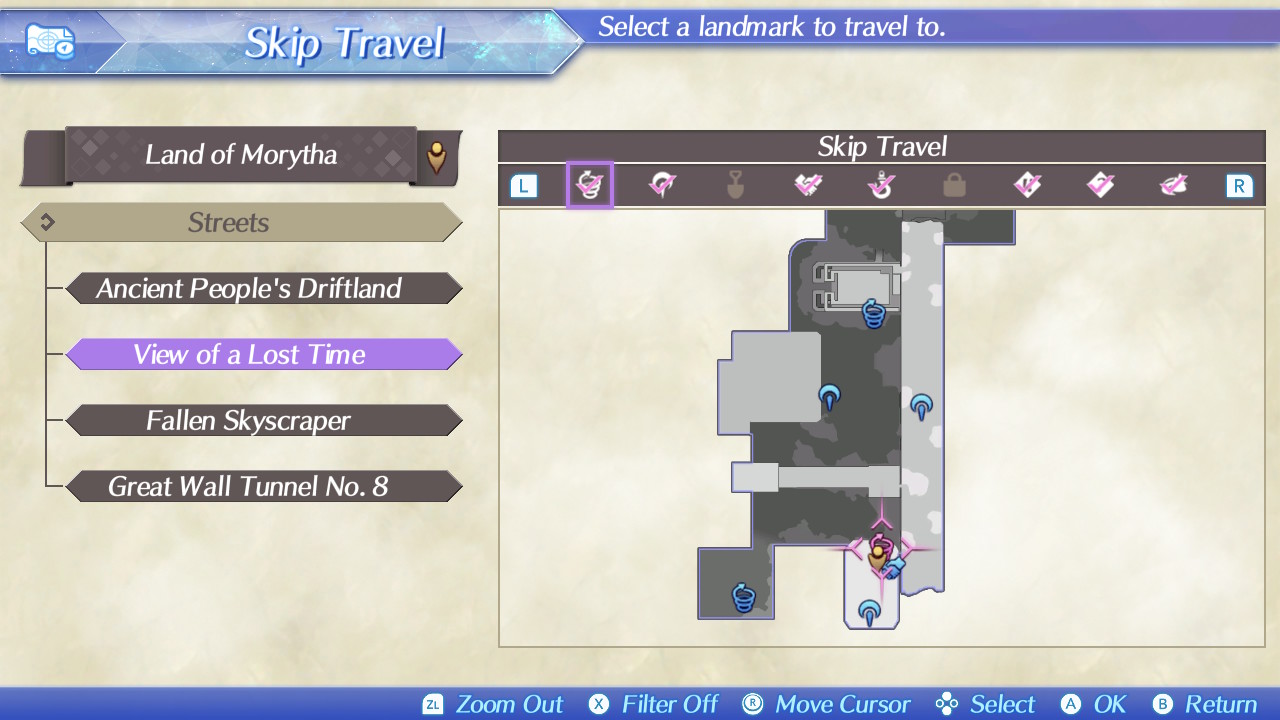Viewport: 1280px width, 720px height.
Task: Click the spiral landmark marker beside the building
Action: point(873,313)
